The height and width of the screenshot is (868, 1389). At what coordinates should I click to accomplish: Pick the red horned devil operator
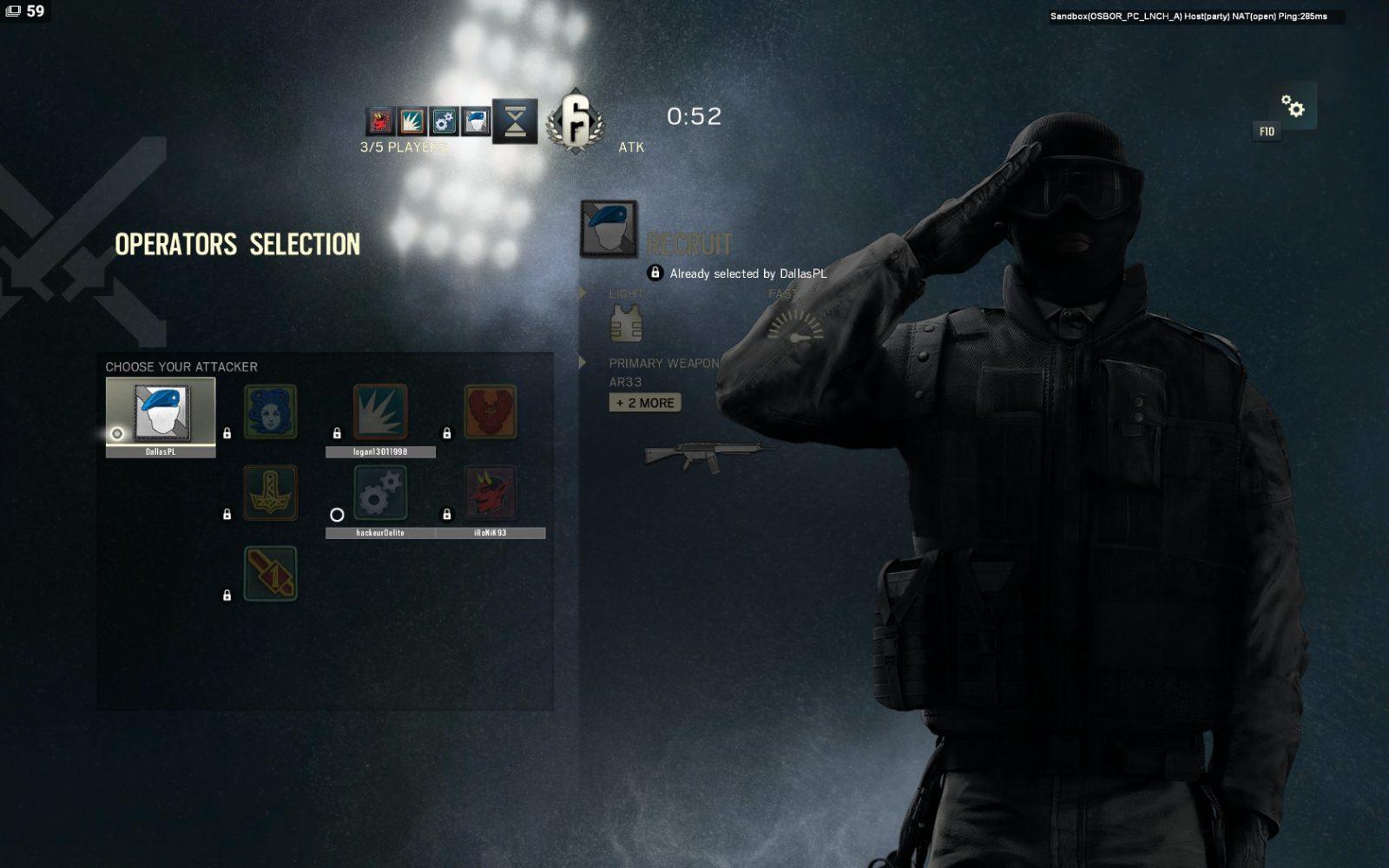490,492
